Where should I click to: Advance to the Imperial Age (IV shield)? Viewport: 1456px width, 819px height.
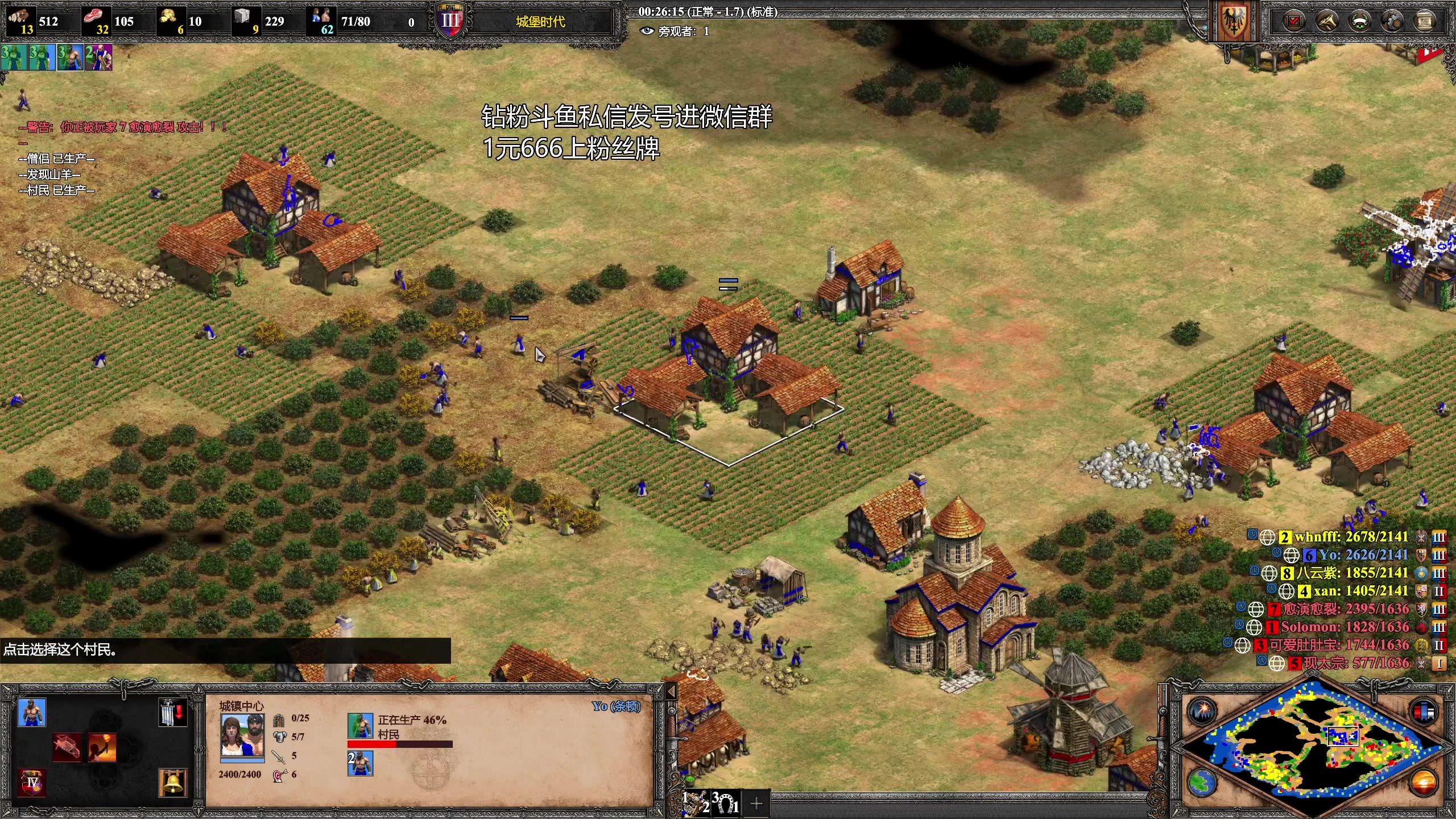coord(32,783)
